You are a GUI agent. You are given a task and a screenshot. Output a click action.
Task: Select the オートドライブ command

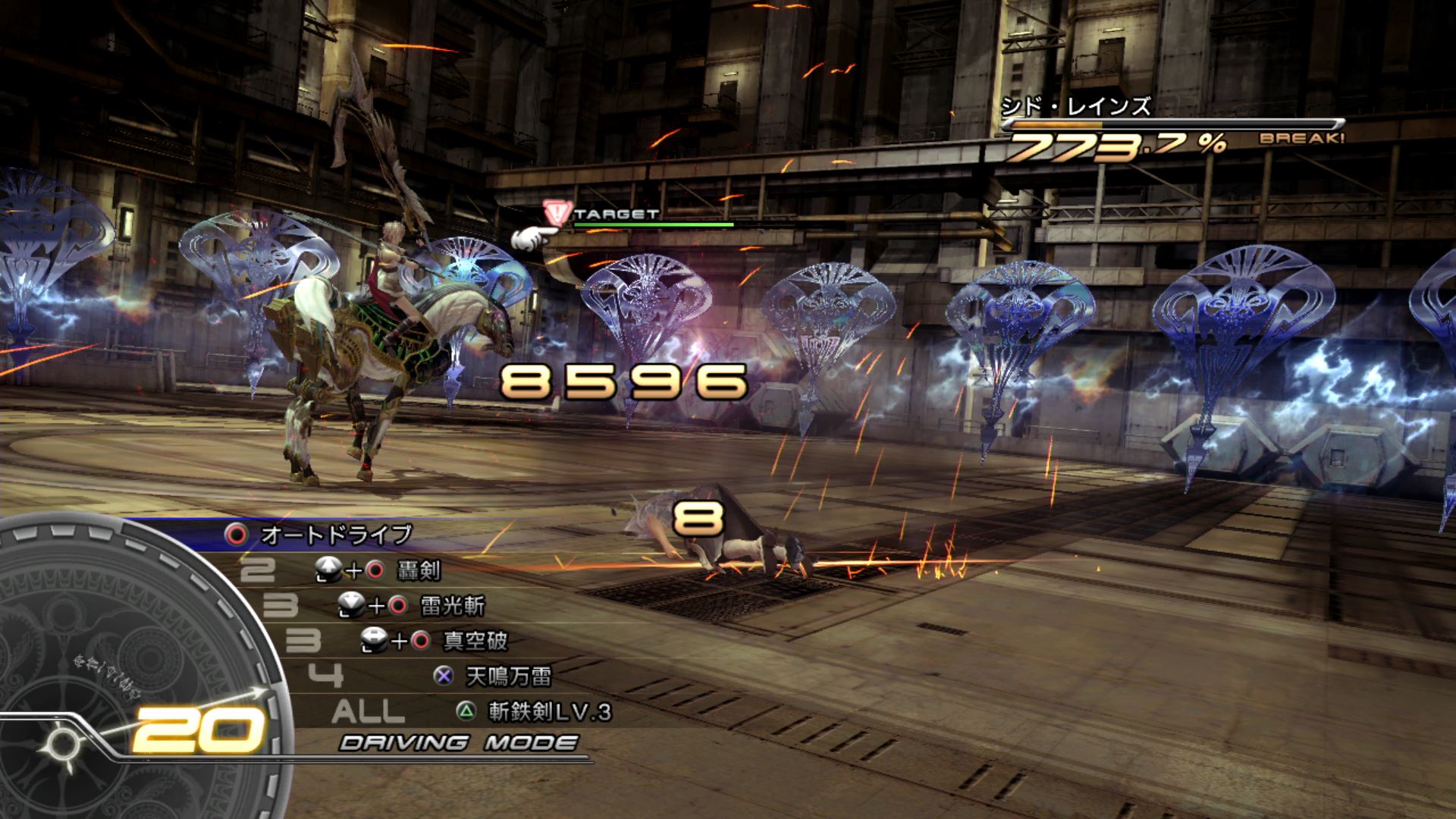(335, 535)
